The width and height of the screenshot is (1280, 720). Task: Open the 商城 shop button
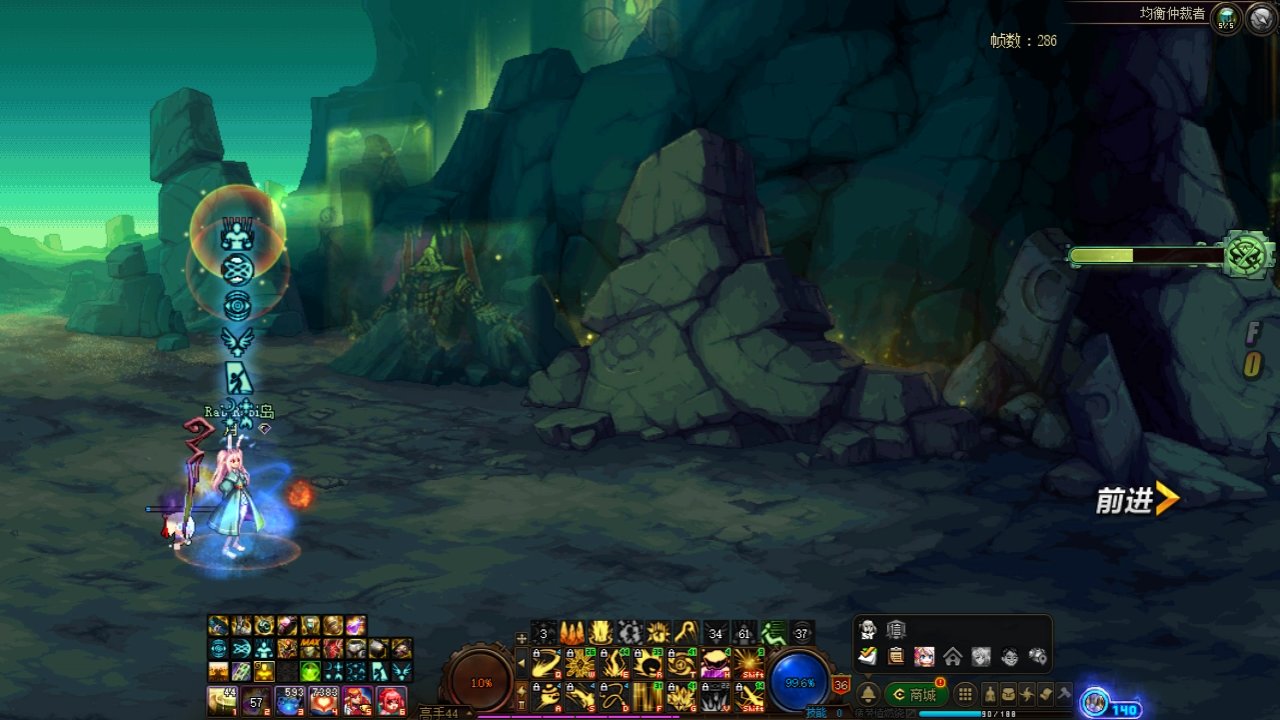916,694
